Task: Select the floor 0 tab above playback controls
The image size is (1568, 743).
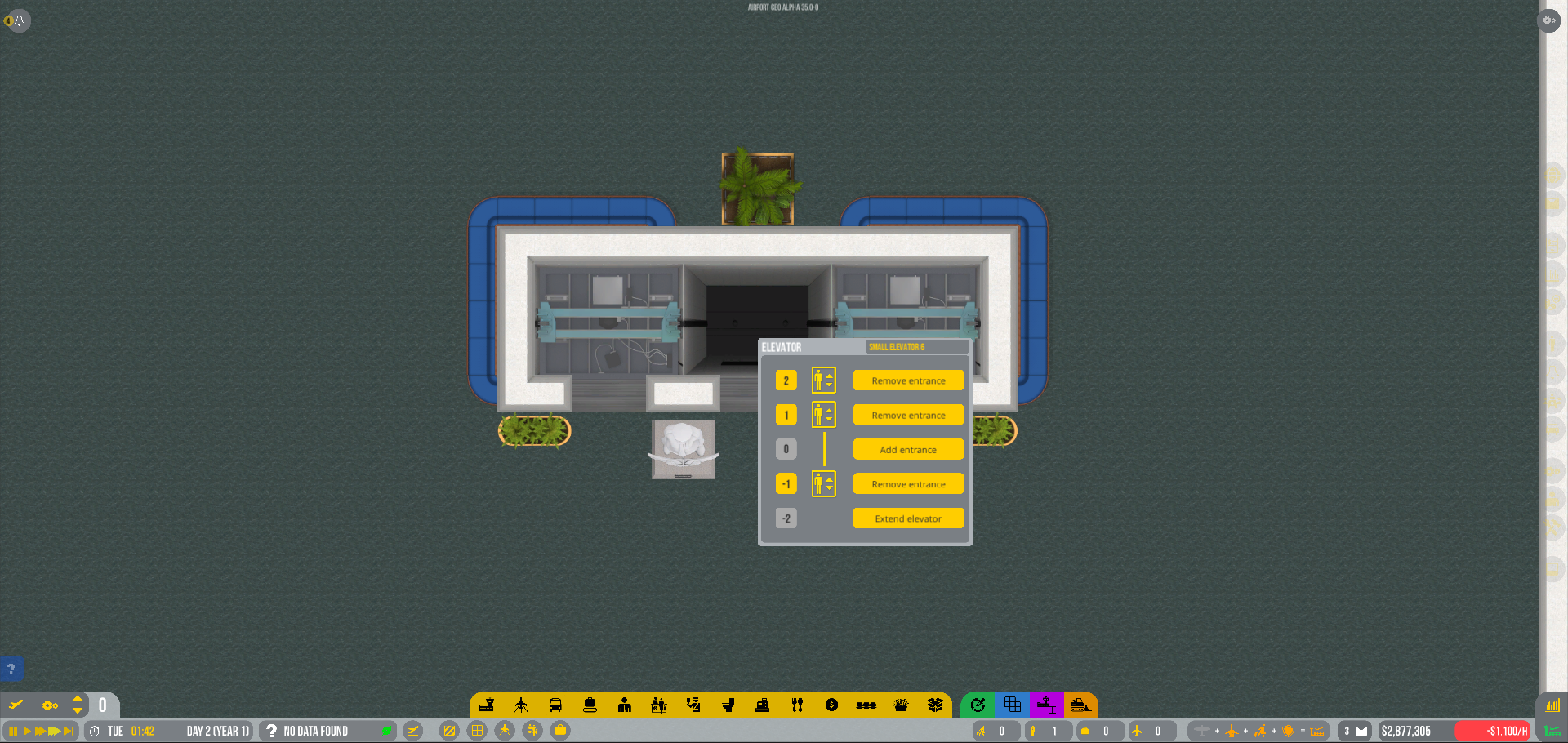Action: tap(102, 705)
